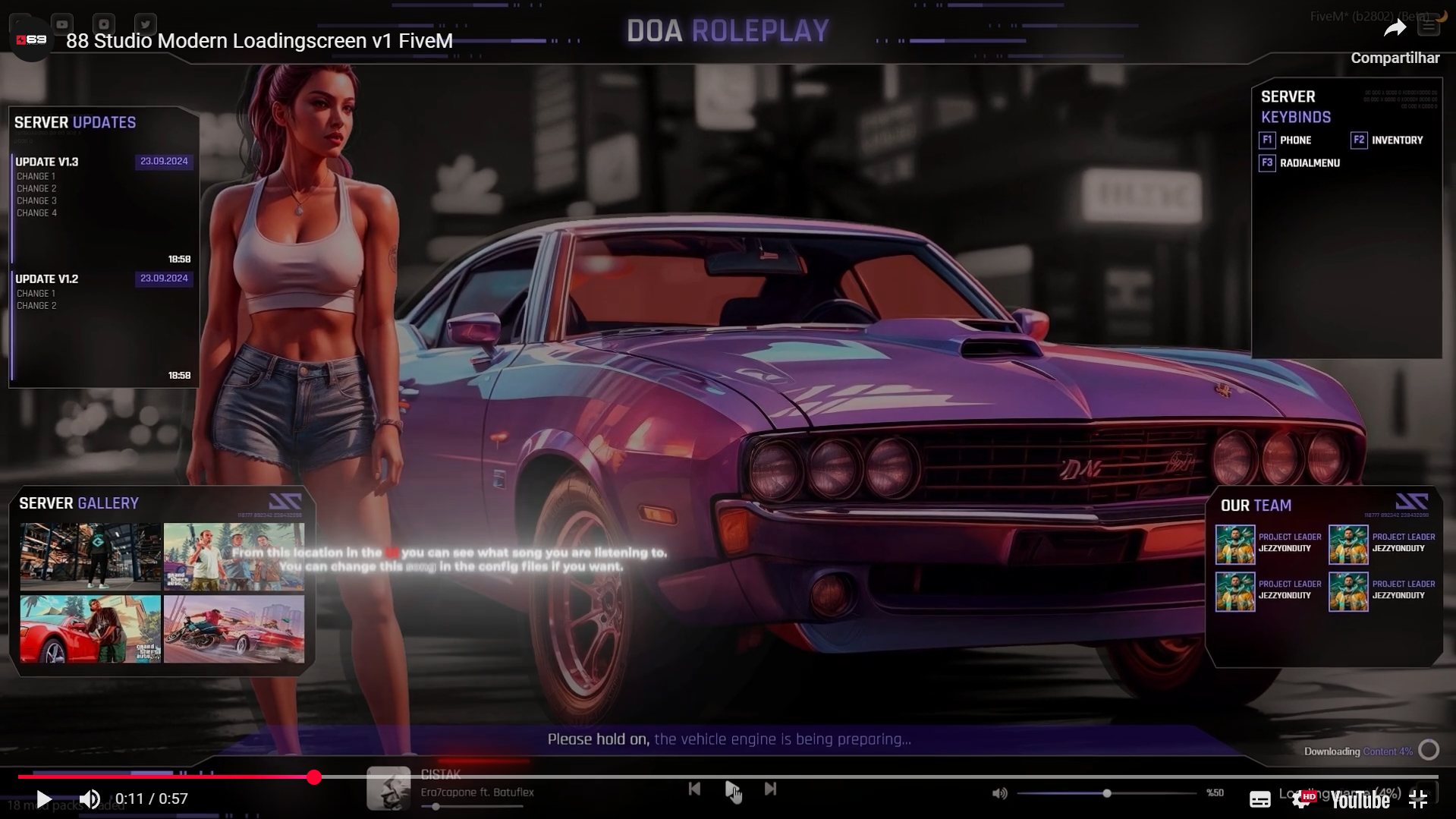Viewport: 1456px width, 819px height.
Task: View the motorcycle chase gallery thumbnail
Action: (x=234, y=628)
